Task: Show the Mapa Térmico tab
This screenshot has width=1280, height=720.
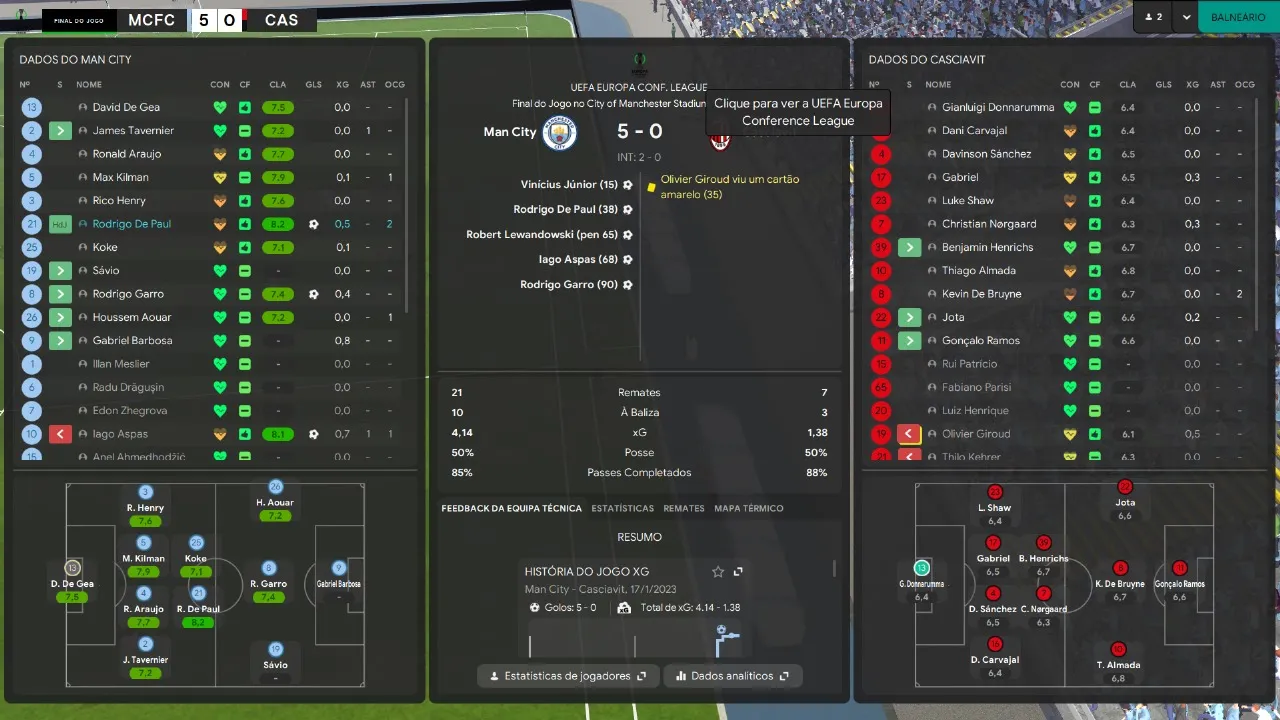Action: click(749, 508)
